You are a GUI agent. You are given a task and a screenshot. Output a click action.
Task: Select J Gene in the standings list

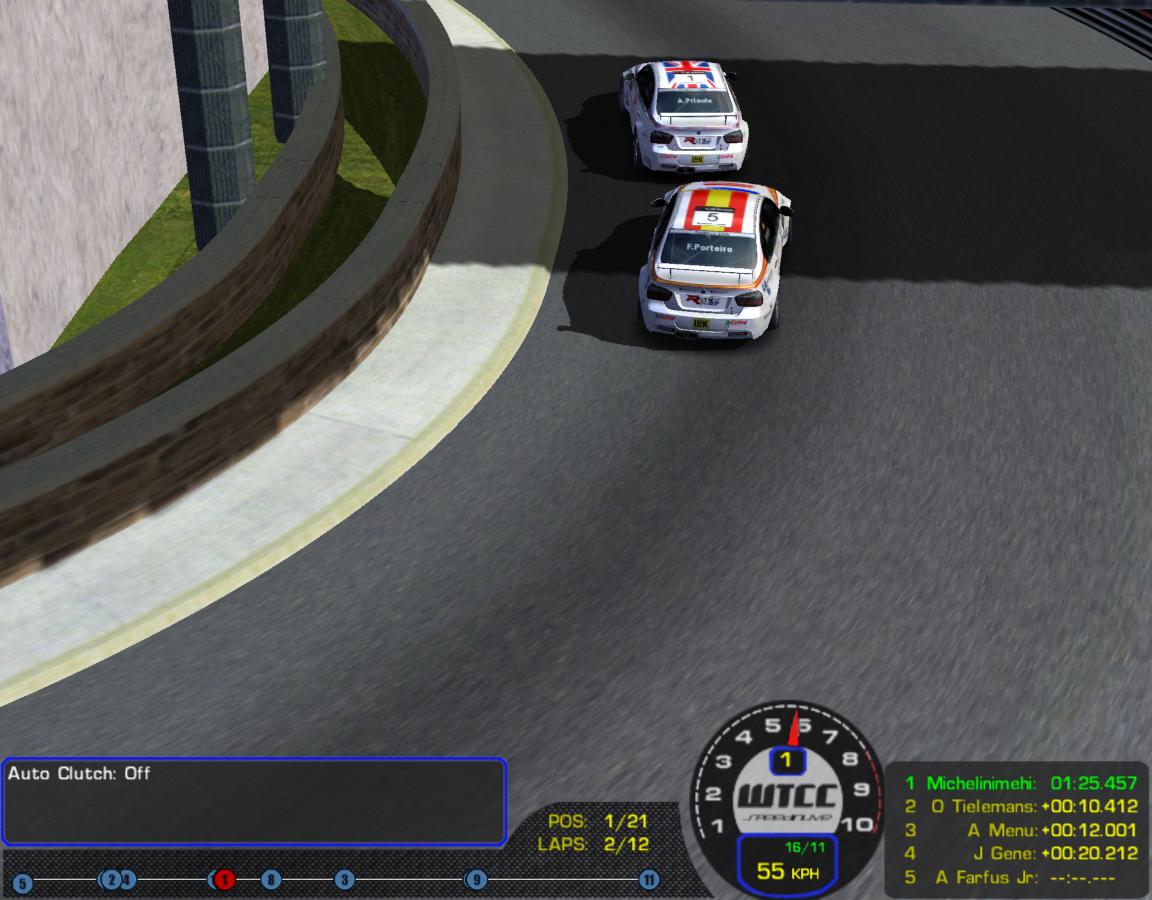click(x=1020, y=854)
